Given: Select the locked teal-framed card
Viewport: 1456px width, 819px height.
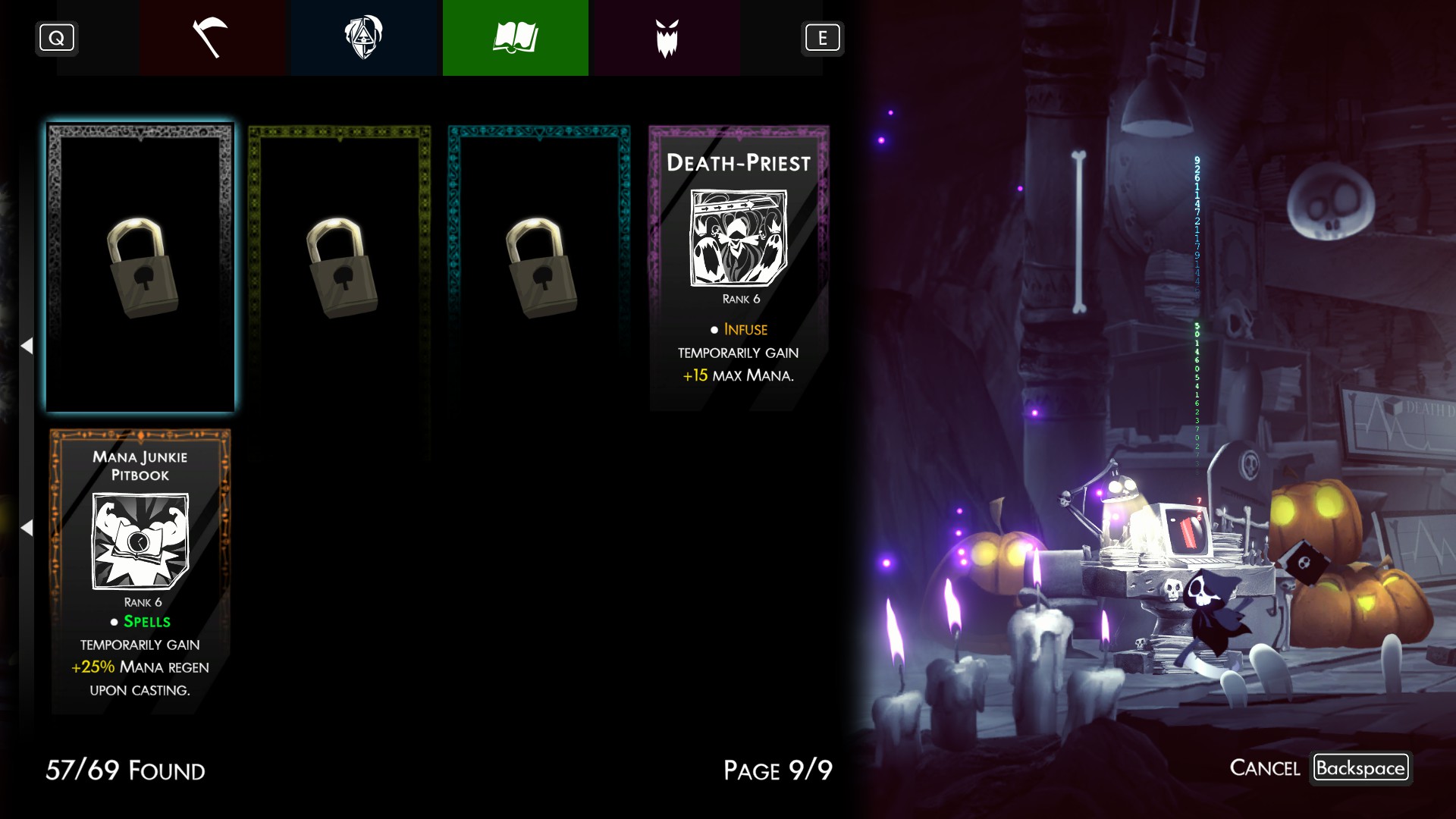Looking at the screenshot, I should (x=539, y=268).
